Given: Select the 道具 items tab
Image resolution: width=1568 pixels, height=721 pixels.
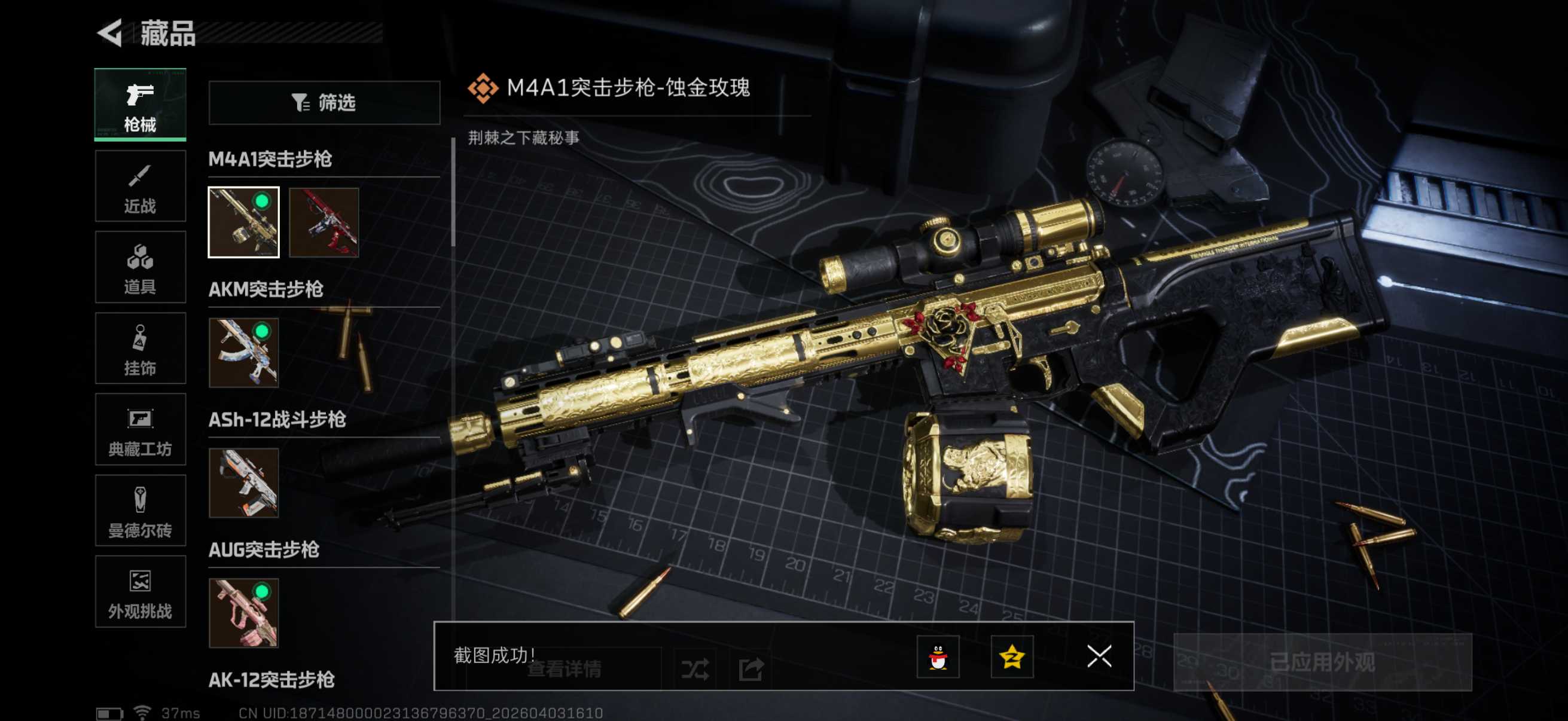Looking at the screenshot, I should (140, 267).
